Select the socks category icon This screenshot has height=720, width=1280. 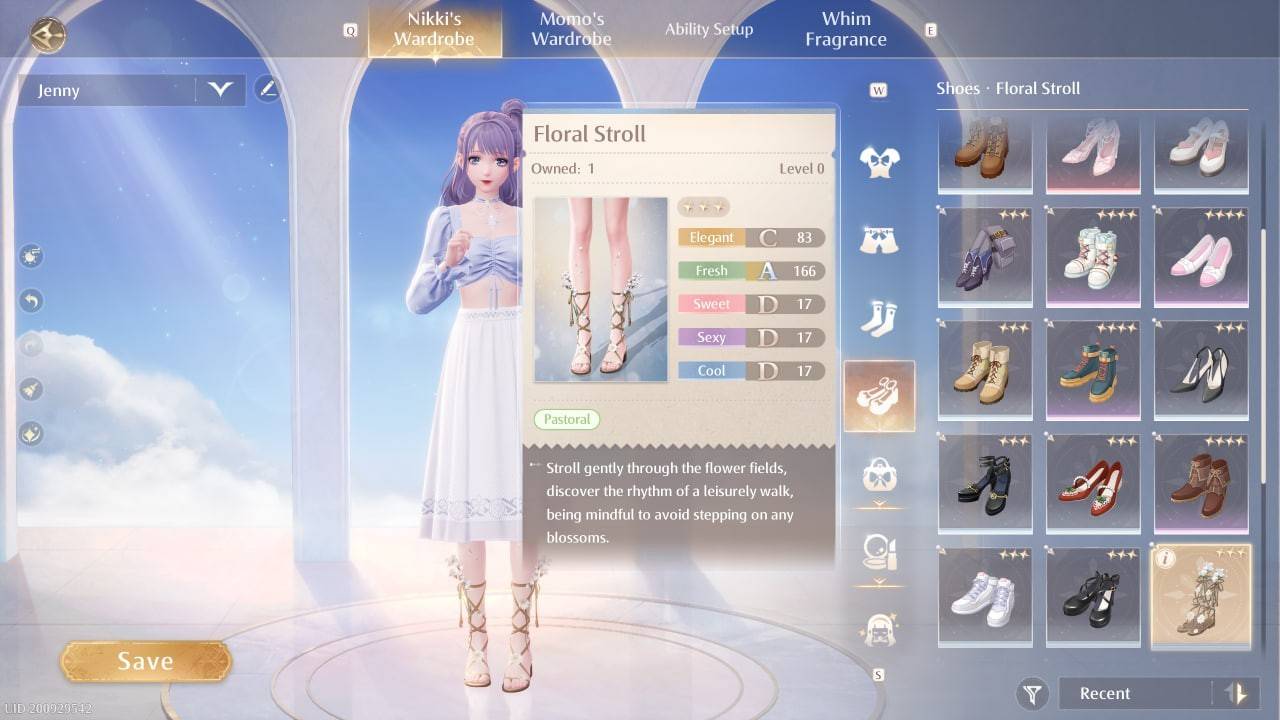coord(878,318)
